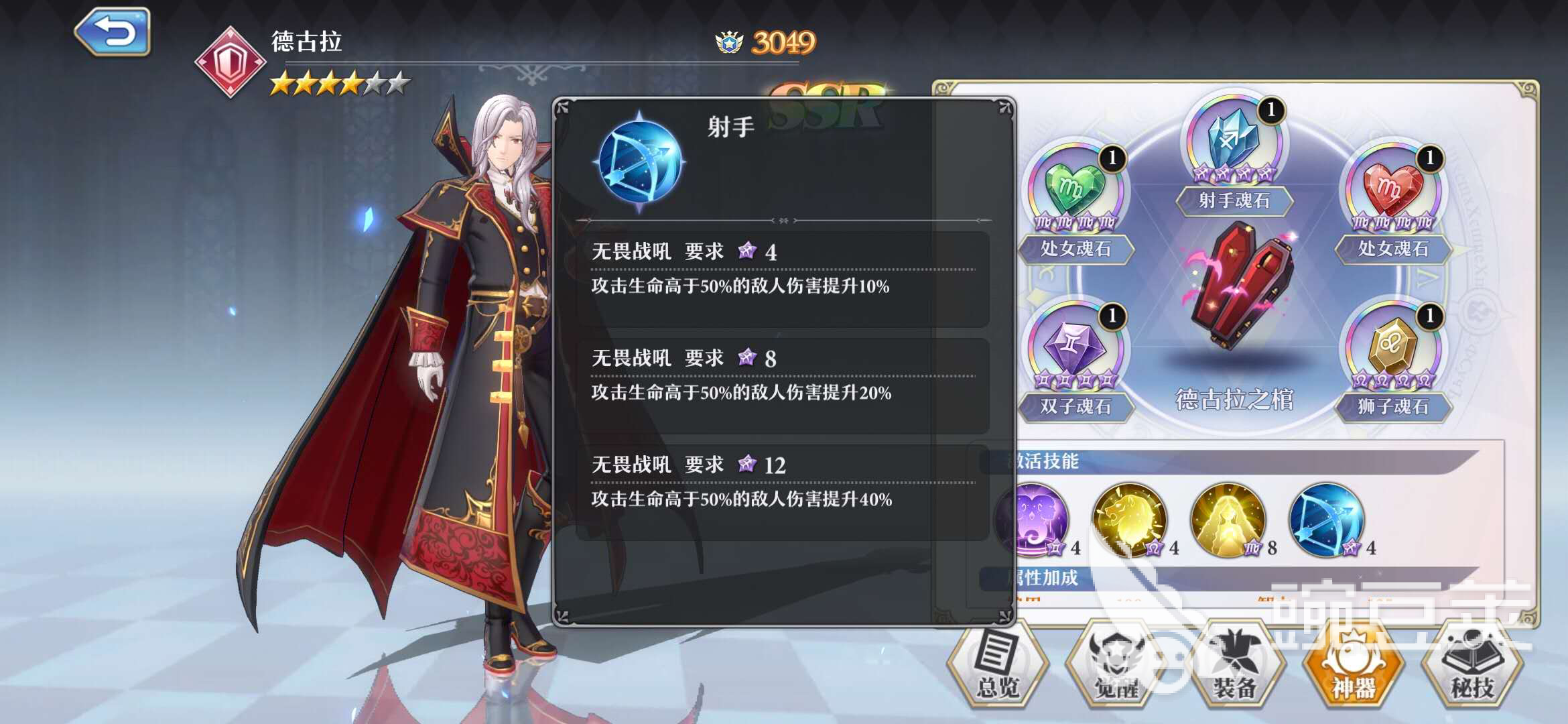The image size is (1568, 724).
Task: View the purple Gemini activated skill
Action: (x=1039, y=520)
